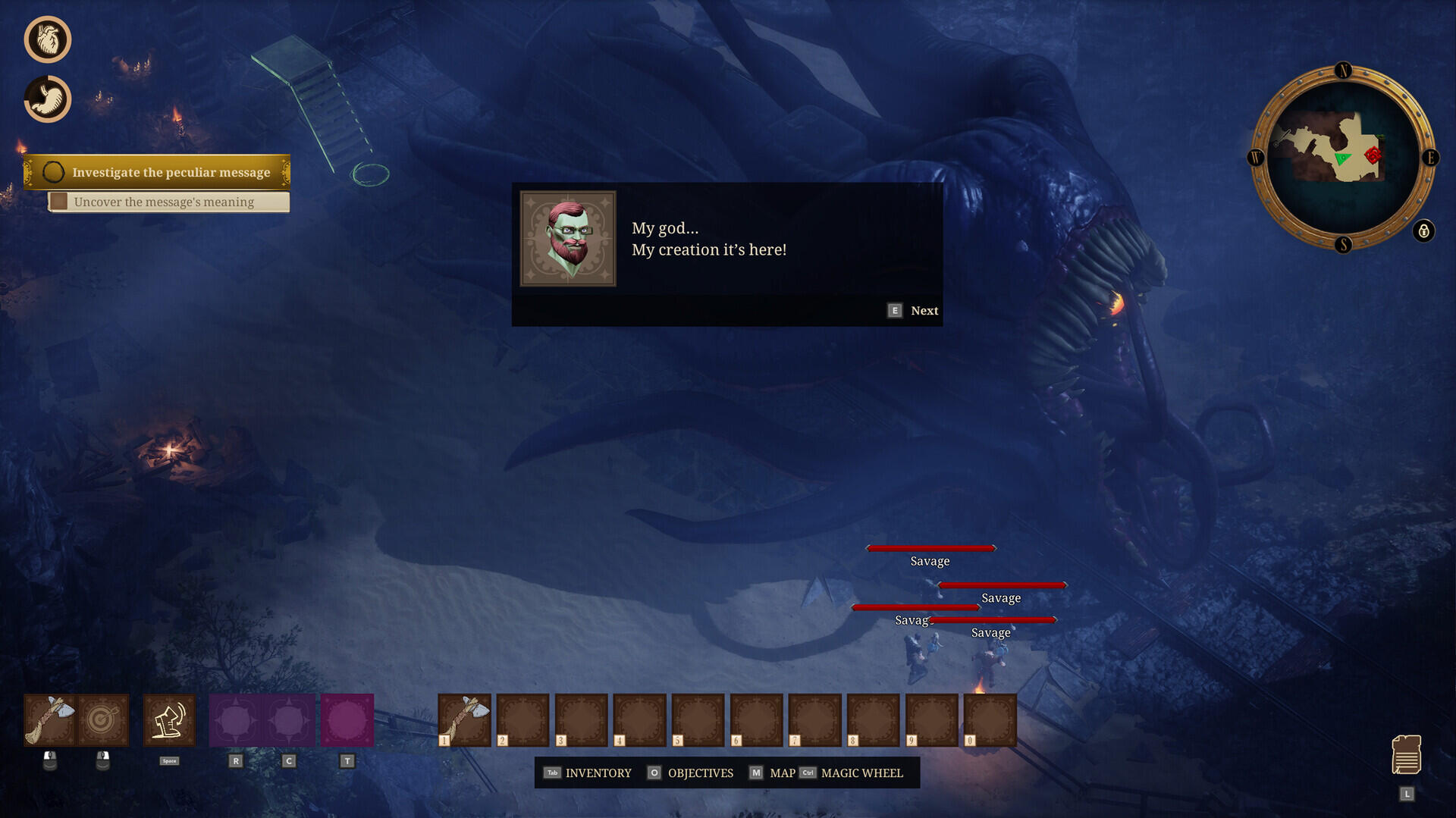Open the Magic Wheel

[852, 773]
